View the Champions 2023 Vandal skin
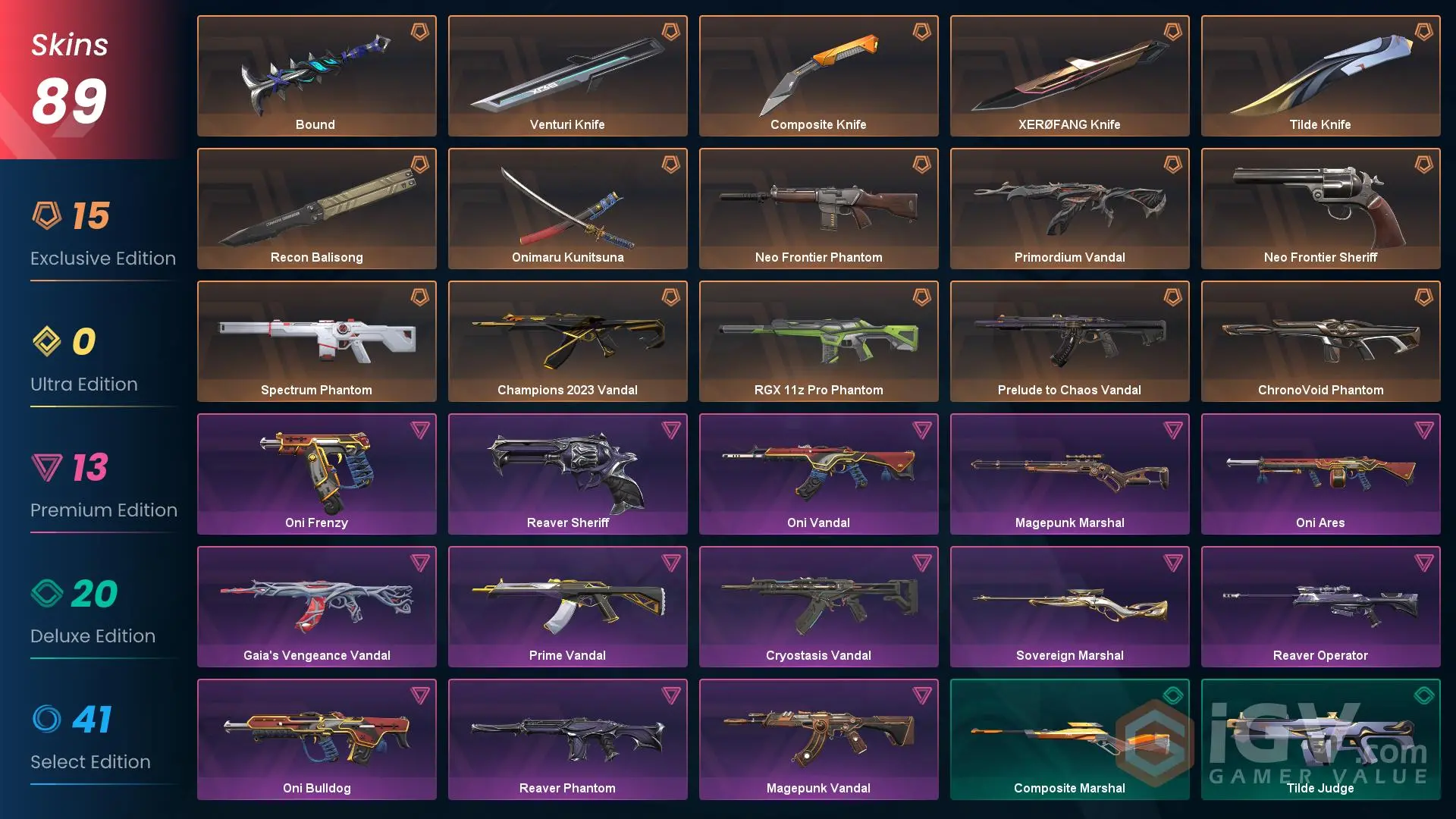Viewport: 1456px width, 819px height. [x=567, y=337]
